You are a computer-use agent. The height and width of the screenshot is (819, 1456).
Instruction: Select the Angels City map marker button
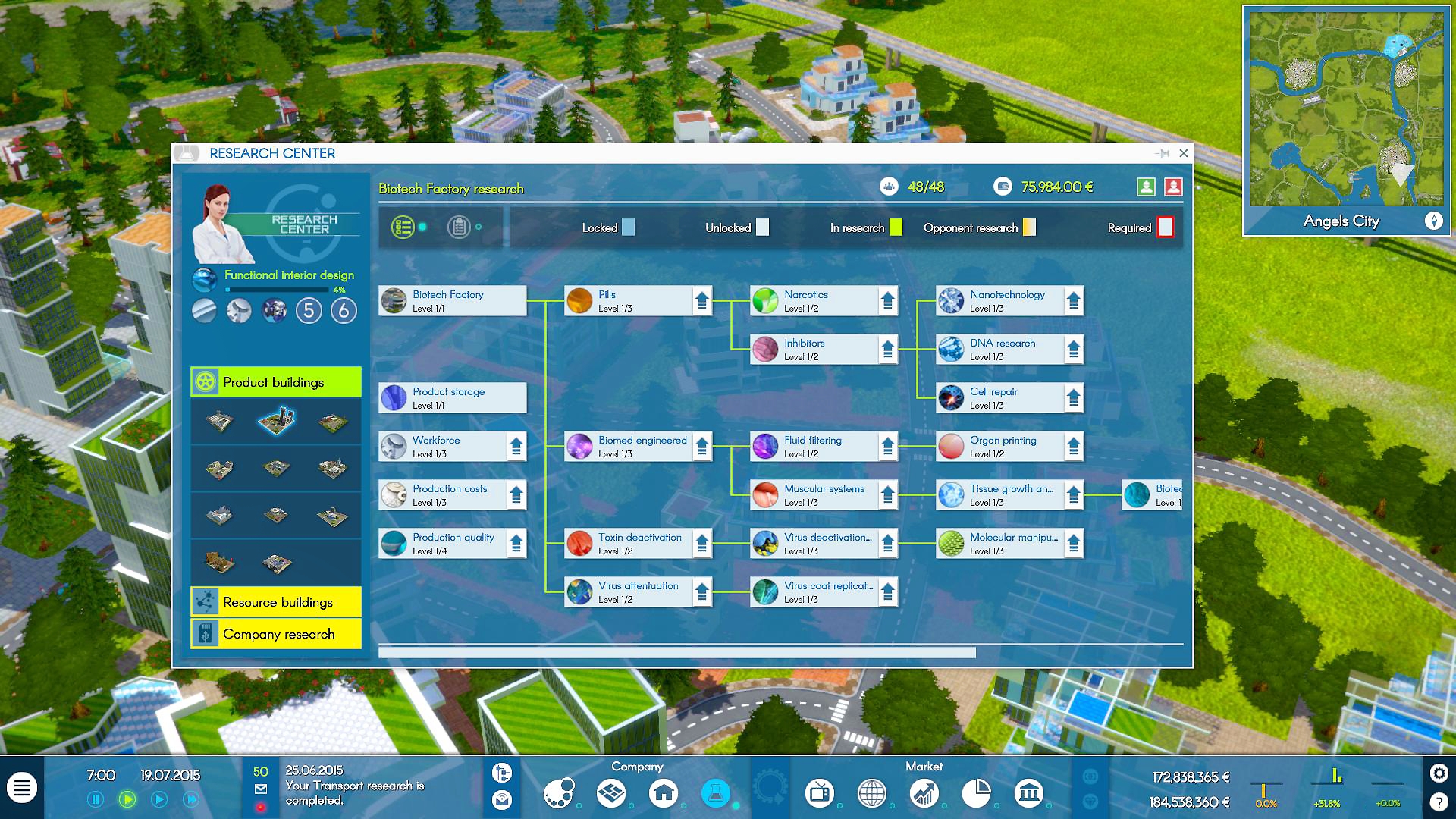(1435, 221)
